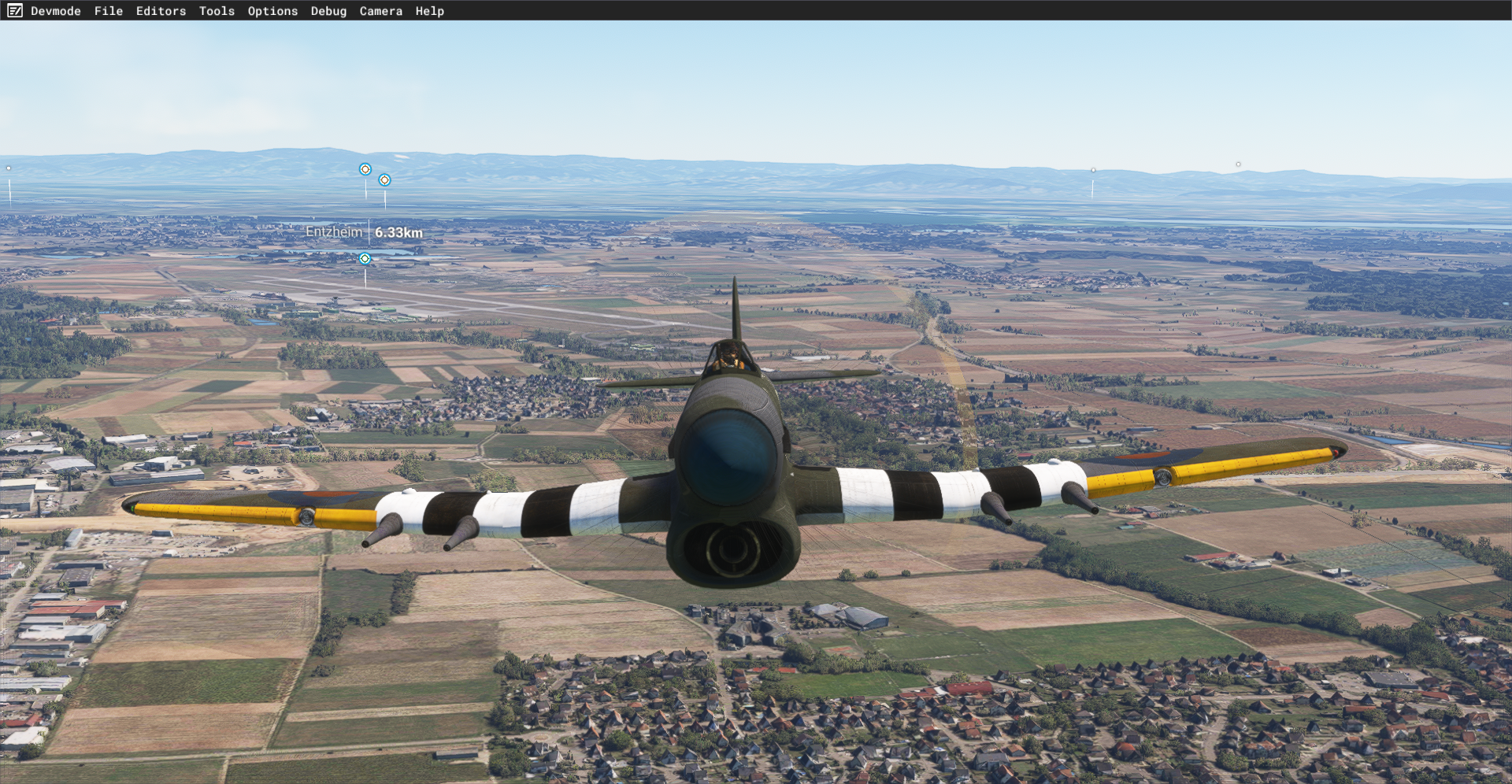Open the Devmode menu
1512x784 pixels.
coord(55,11)
